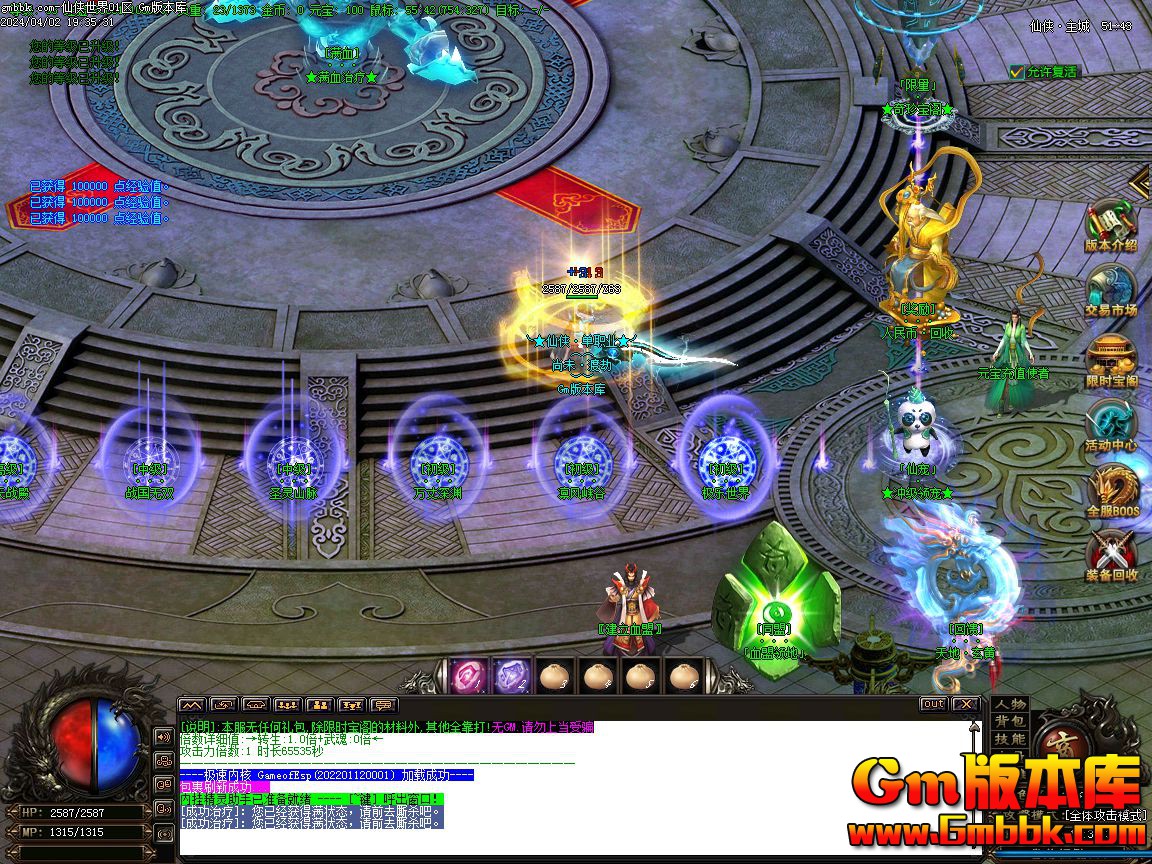The width and height of the screenshot is (1152, 864).
Task: Open the 全服BOSS menu
Action: (1111, 490)
